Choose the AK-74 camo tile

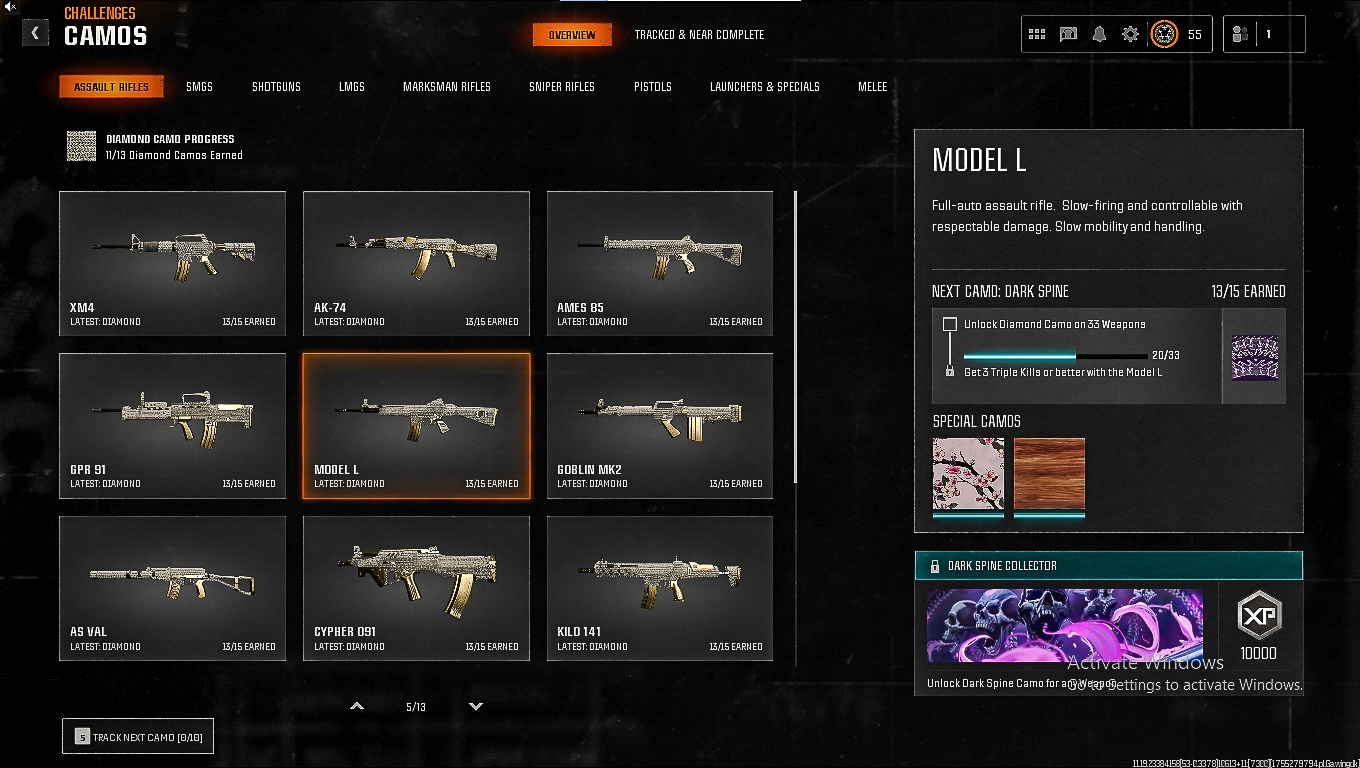point(416,263)
